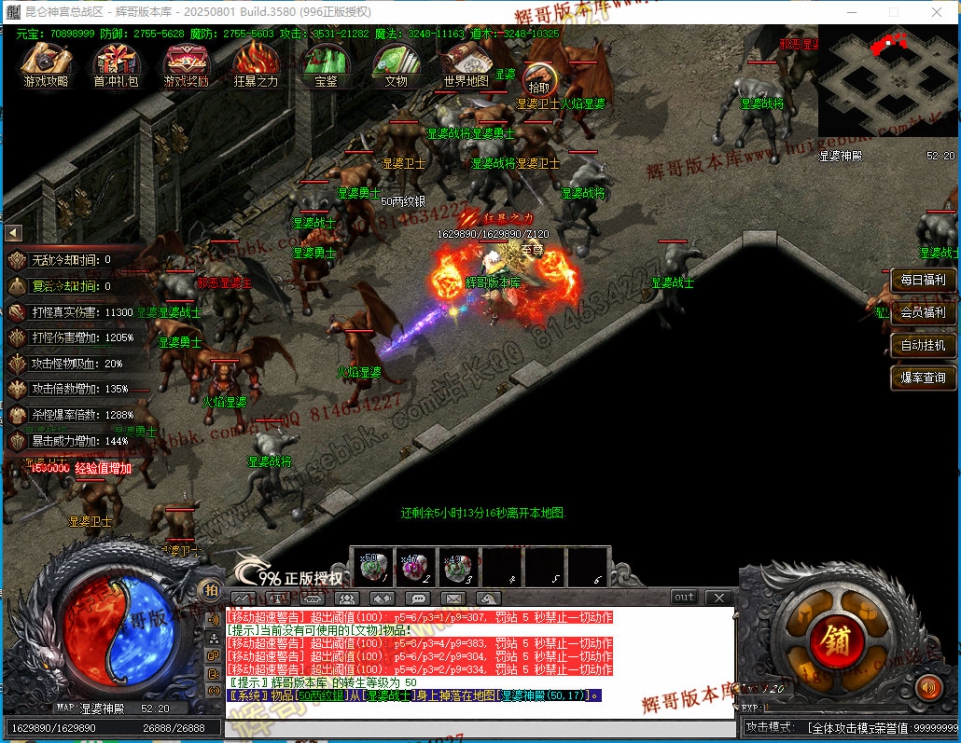The height and width of the screenshot is (743, 961).
Task: Activate the 狂暴之力 flame icon
Action: (x=255, y=65)
